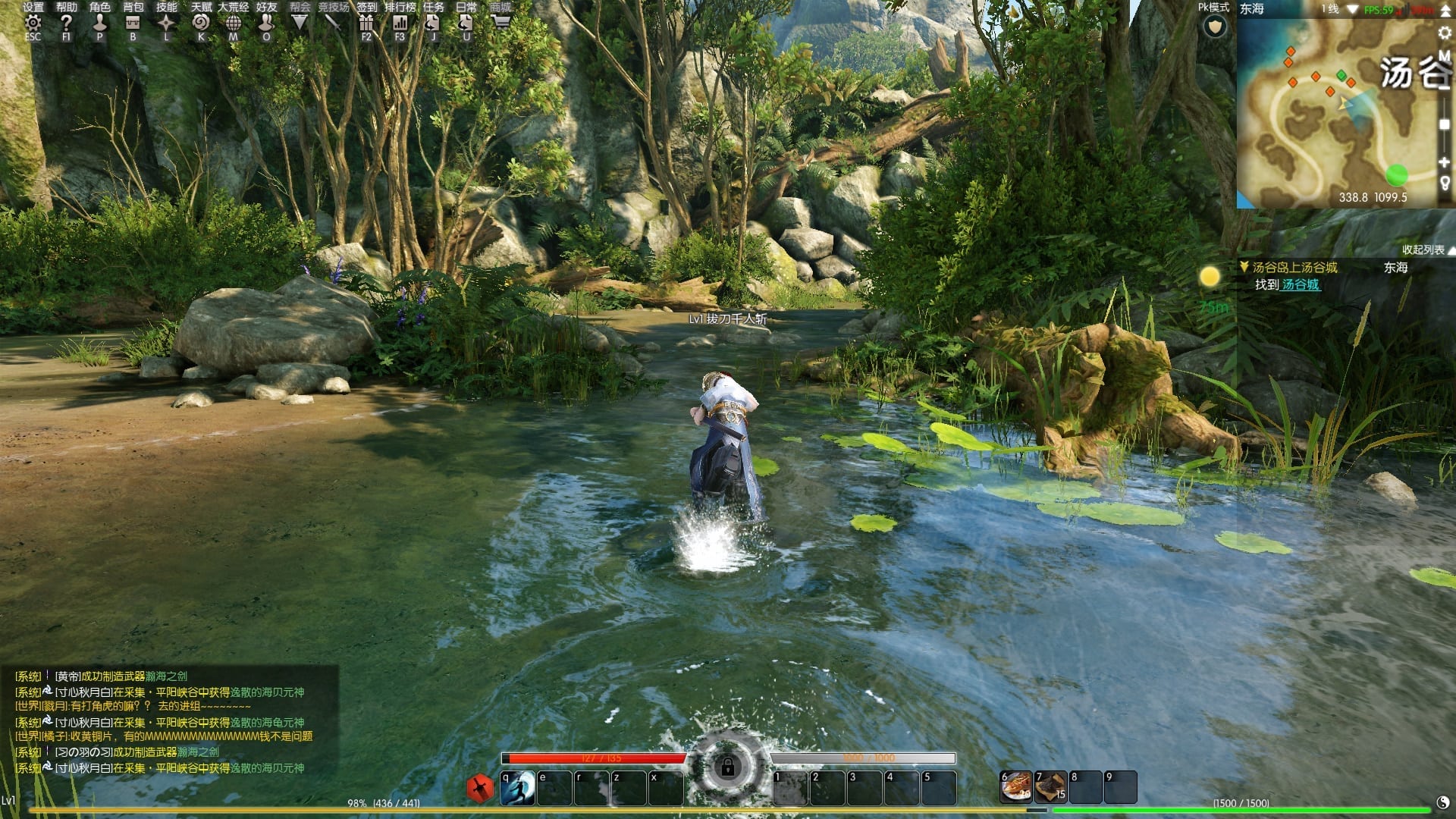The height and width of the screenshot is (819, 1456).
Task: Collapse the minimap with the double-arrow control
Action: [1445, 12]
